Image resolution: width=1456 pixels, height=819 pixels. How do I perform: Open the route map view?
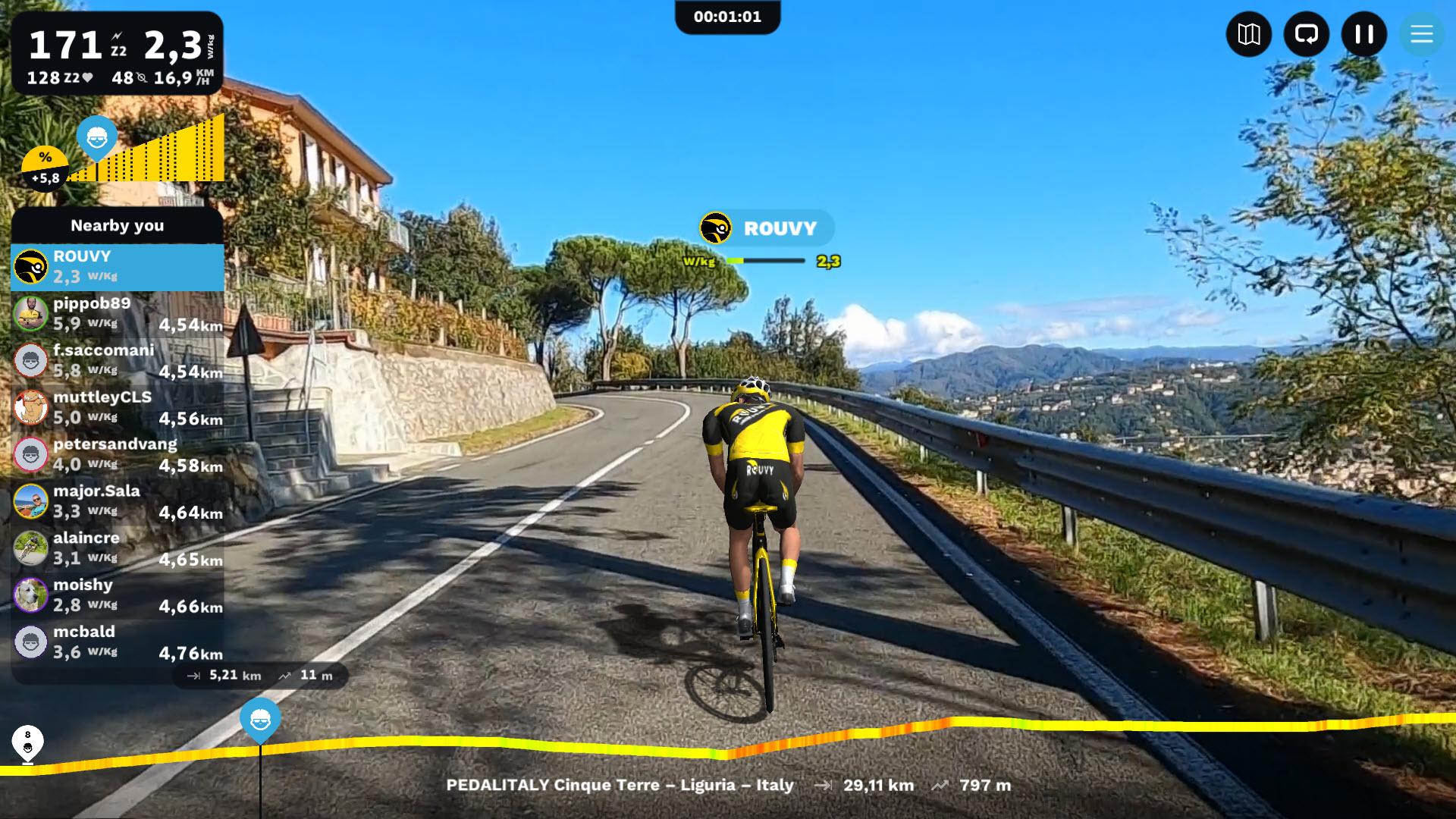[1248, 34]
